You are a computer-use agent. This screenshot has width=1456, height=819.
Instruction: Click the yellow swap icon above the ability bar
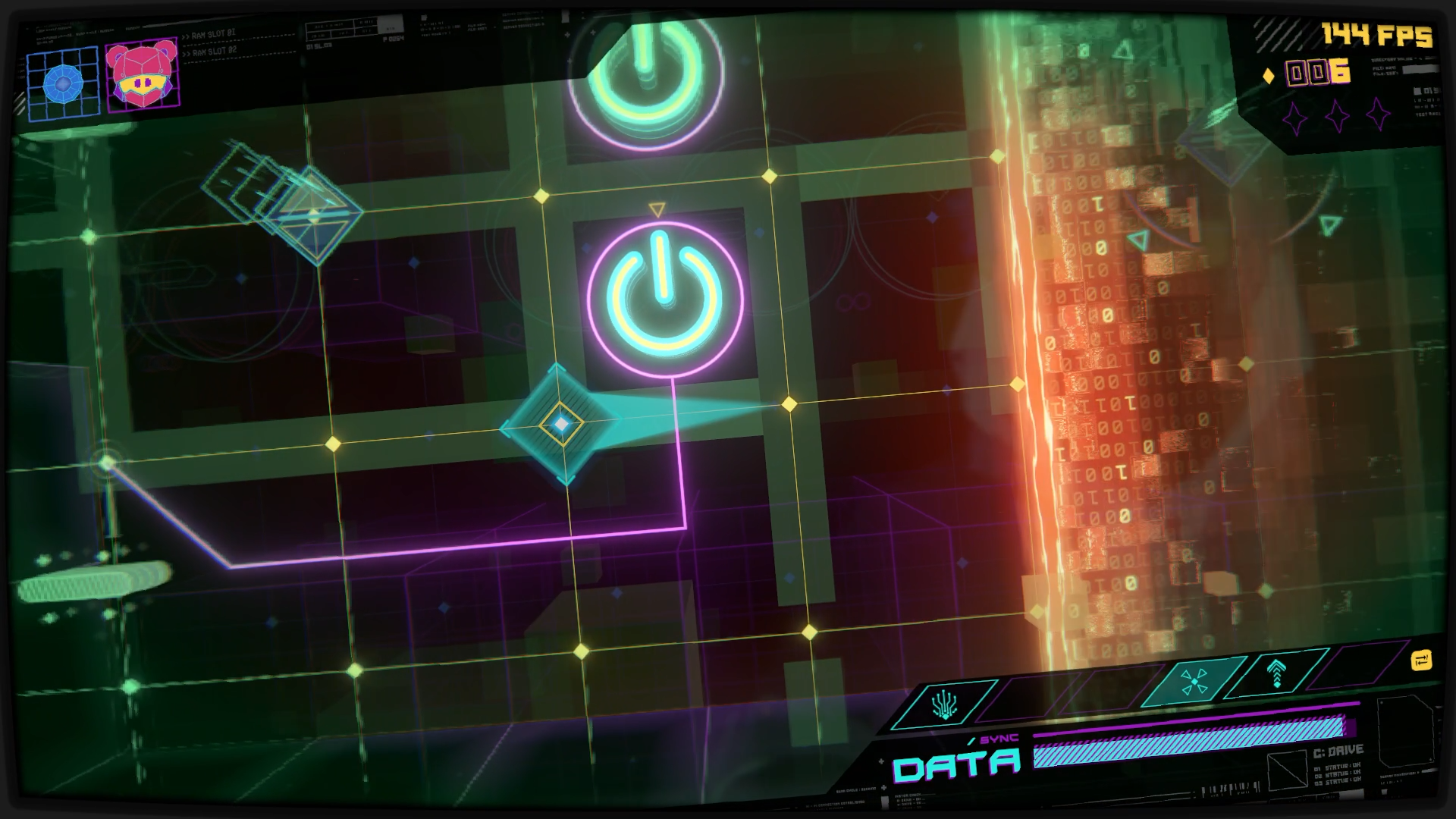[1420, 662]
